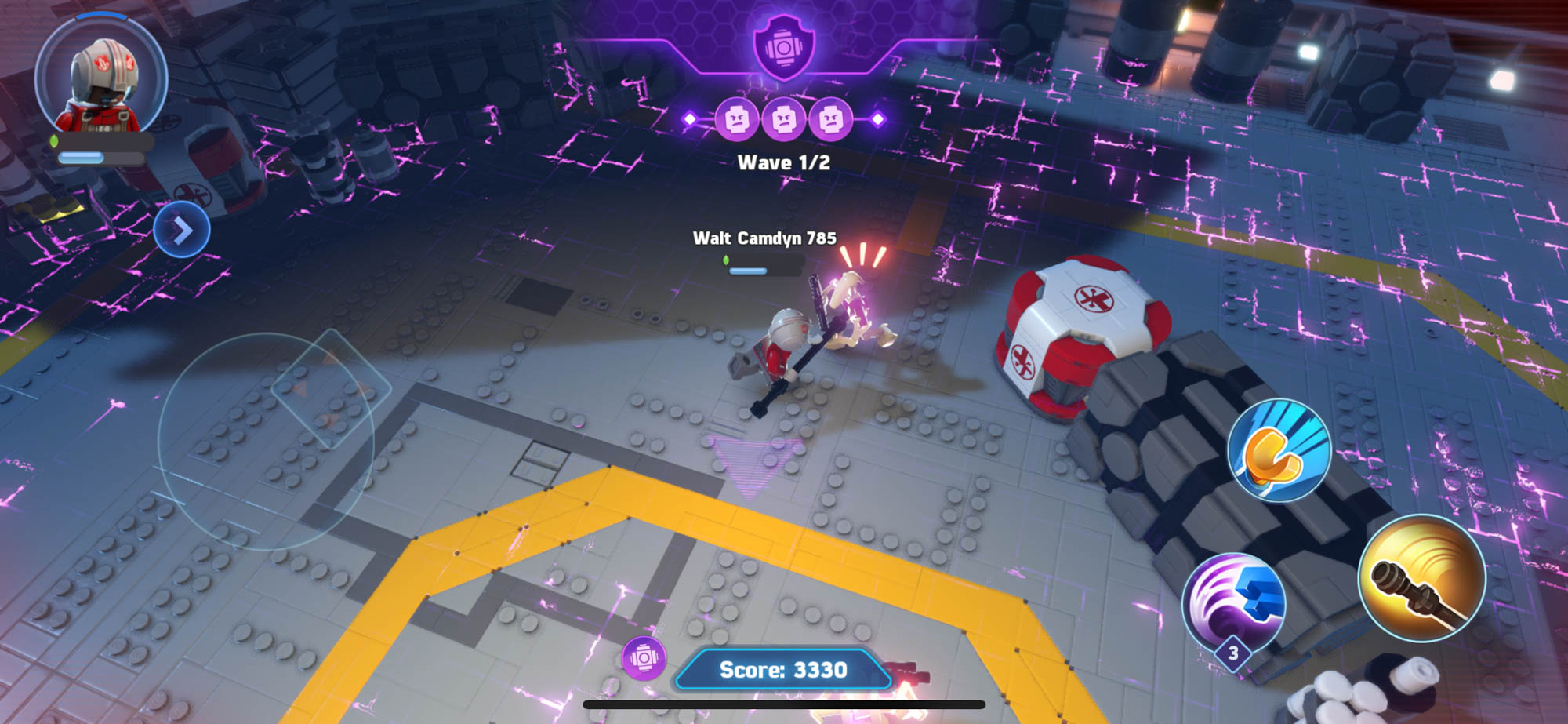Tap the pilot character portrait
Viewport: 1568px width, 724px height.
click(x=101, y=80)
